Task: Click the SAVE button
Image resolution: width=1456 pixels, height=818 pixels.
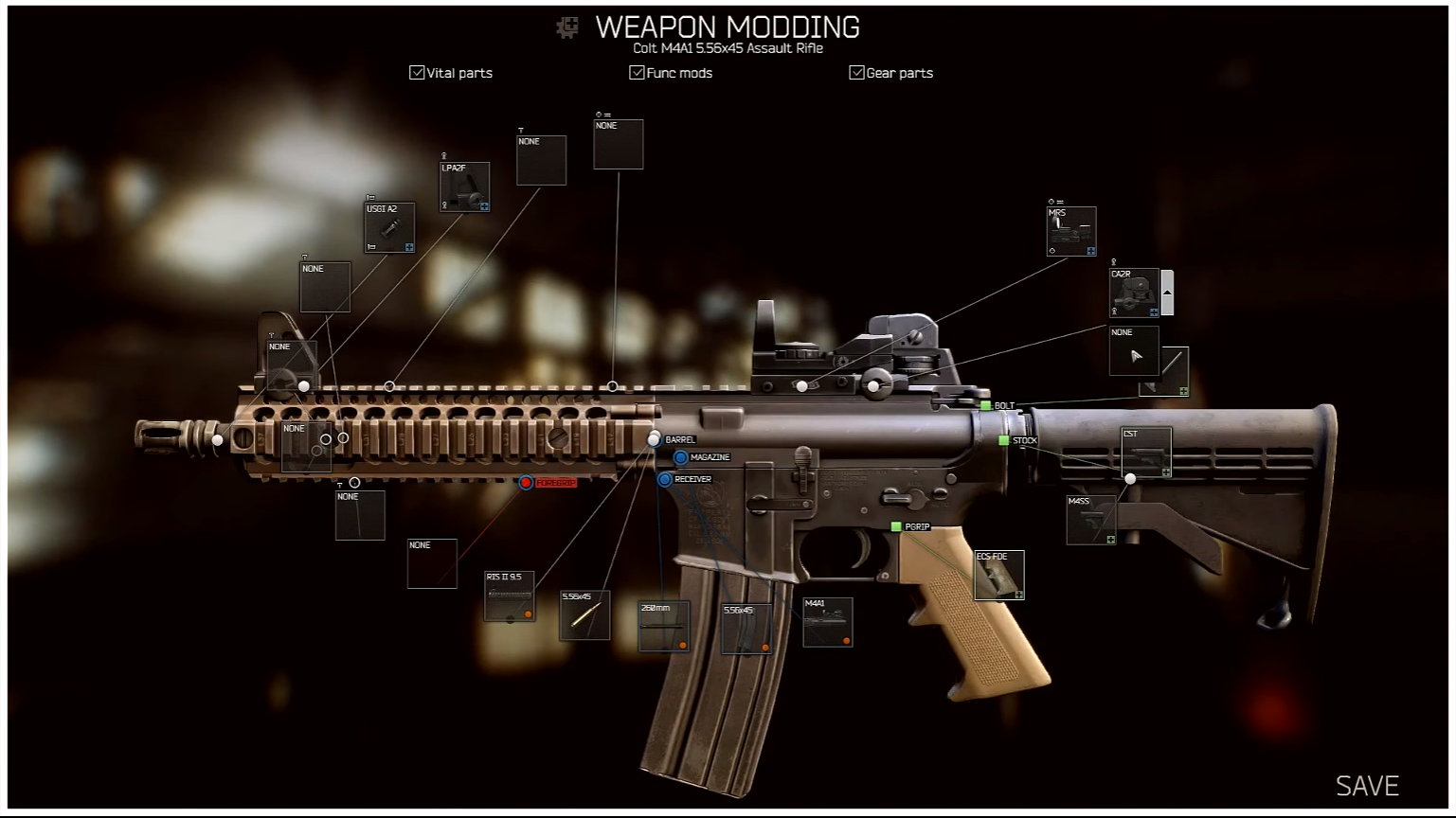Action: pos(1367,785)
